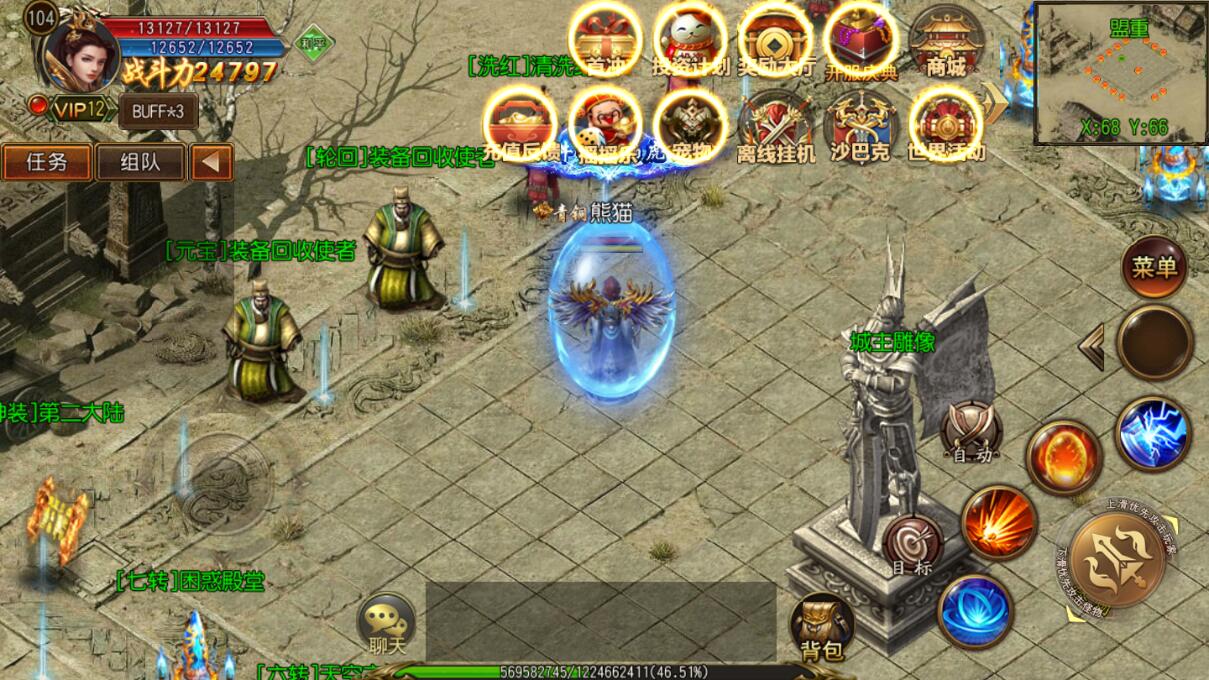Open the 背包 backpack
This screenshot has height=680, width=1209.
pos(822,628)
